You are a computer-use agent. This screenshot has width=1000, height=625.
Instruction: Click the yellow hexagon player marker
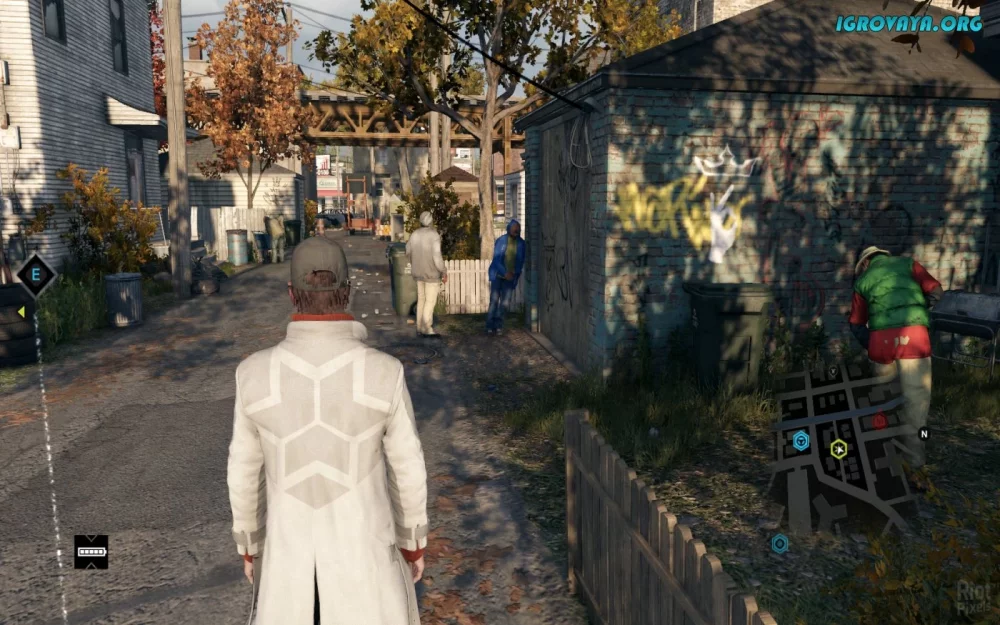click(839, 449)
